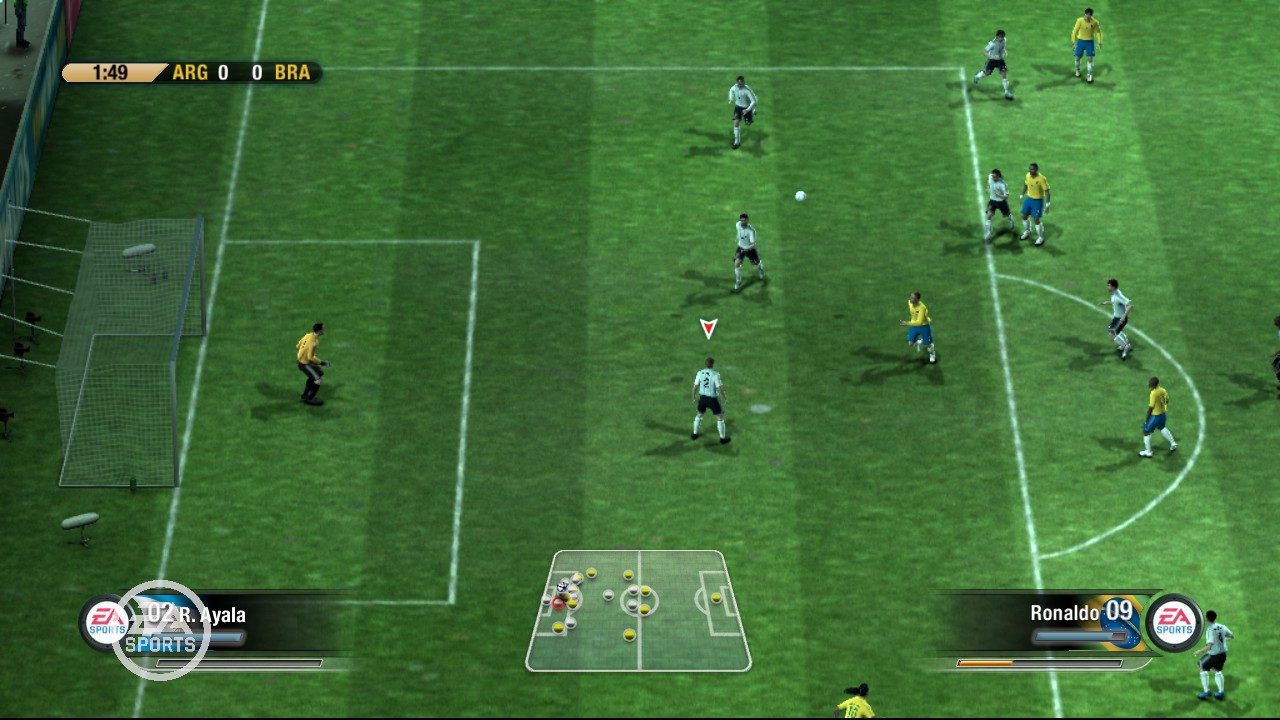Click Ronaldo's name plate
Screen dimensions: 1280x720
(1063, 612)
